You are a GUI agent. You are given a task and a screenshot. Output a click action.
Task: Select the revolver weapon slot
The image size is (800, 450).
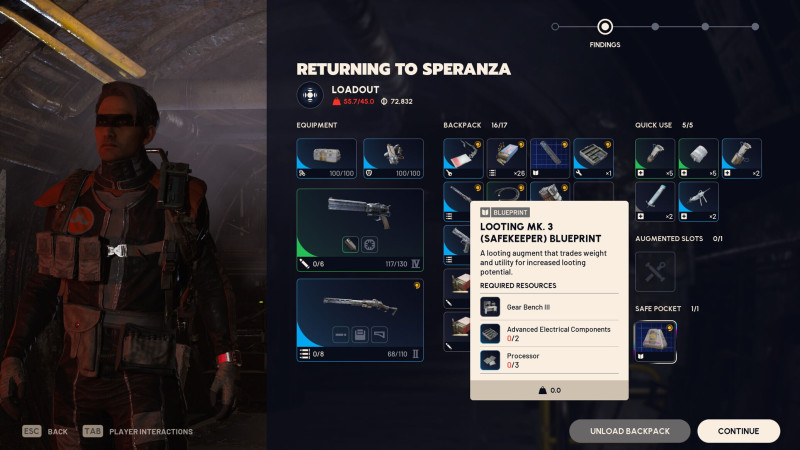tap(360, 230)
